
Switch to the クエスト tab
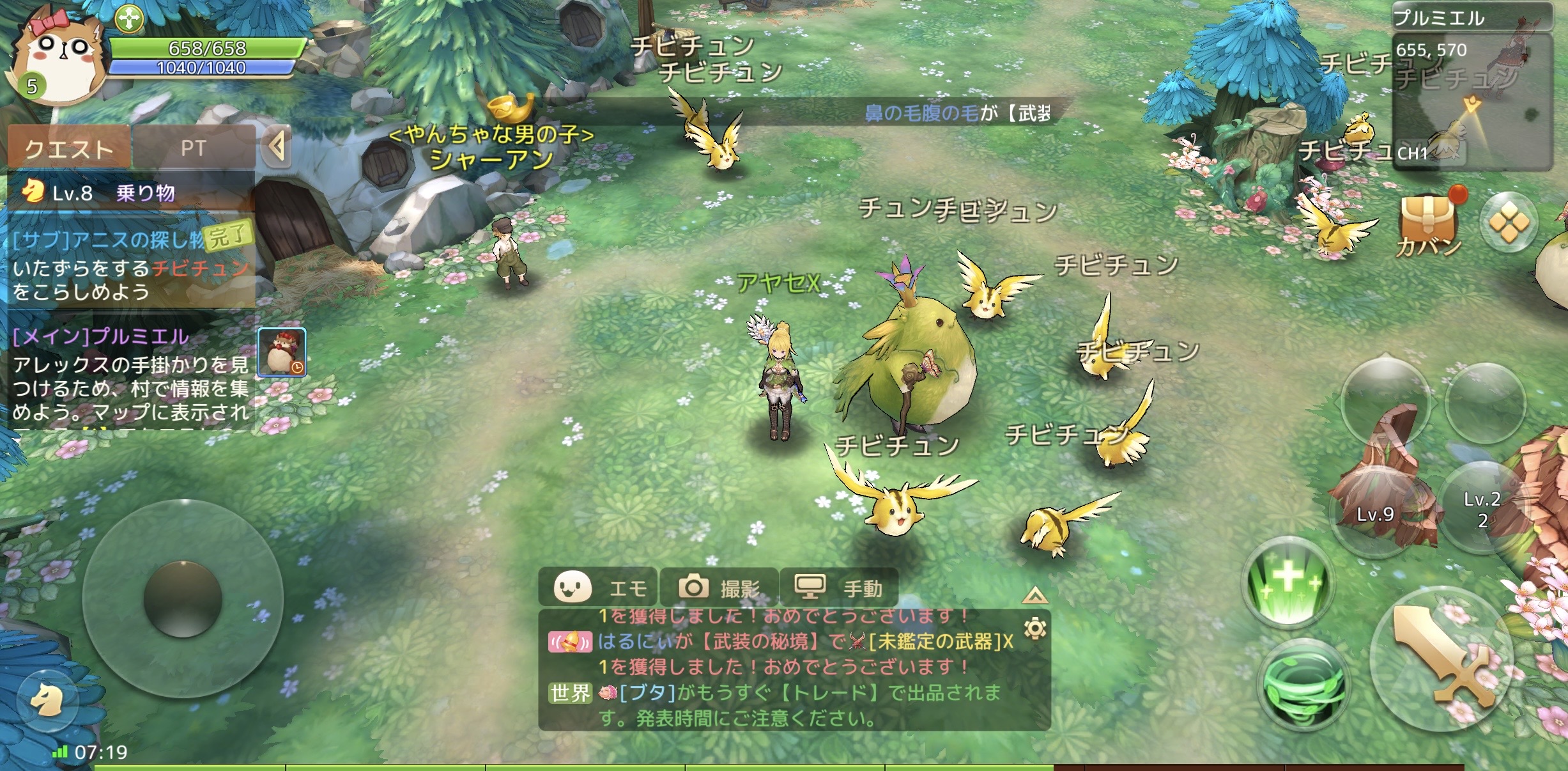click(x=68, y=148)
